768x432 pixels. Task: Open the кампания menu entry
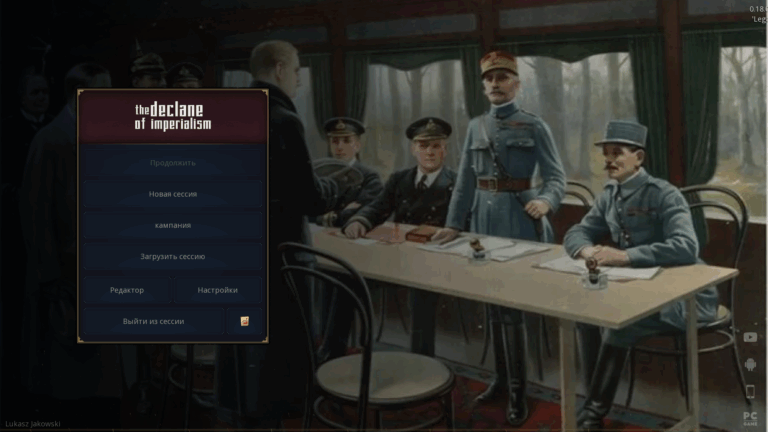[172, 225]
